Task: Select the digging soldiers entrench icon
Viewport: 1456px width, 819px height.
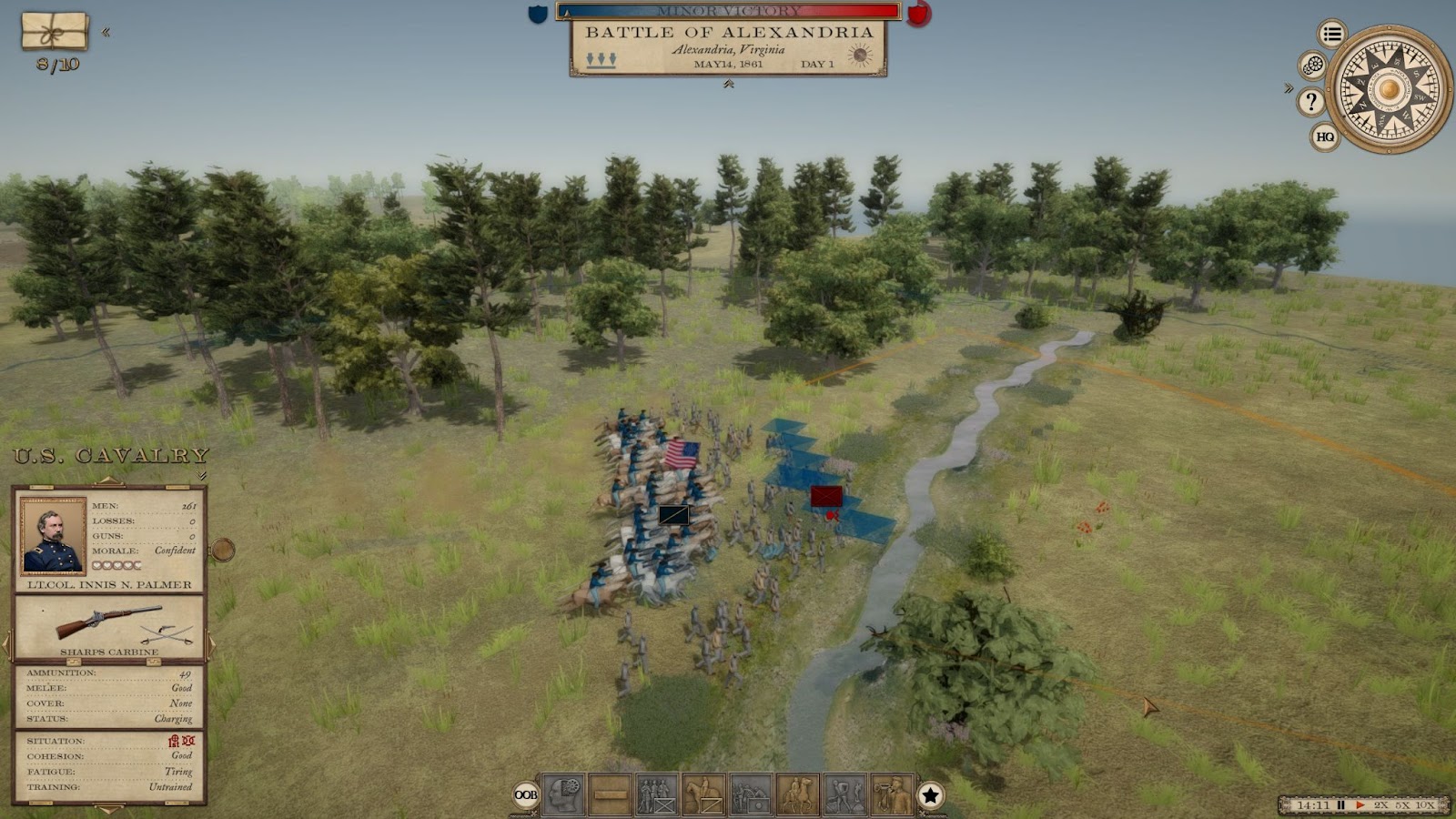Action: tap(844, 794)
